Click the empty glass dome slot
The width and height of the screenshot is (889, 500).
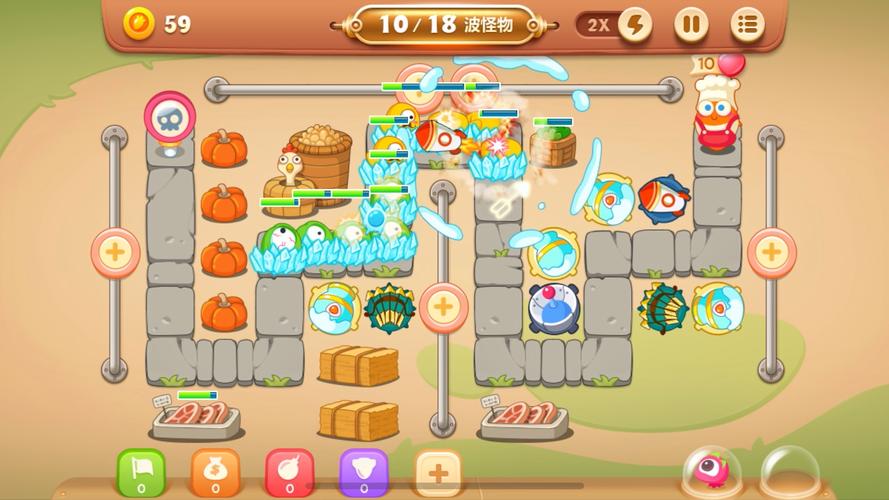787,472
